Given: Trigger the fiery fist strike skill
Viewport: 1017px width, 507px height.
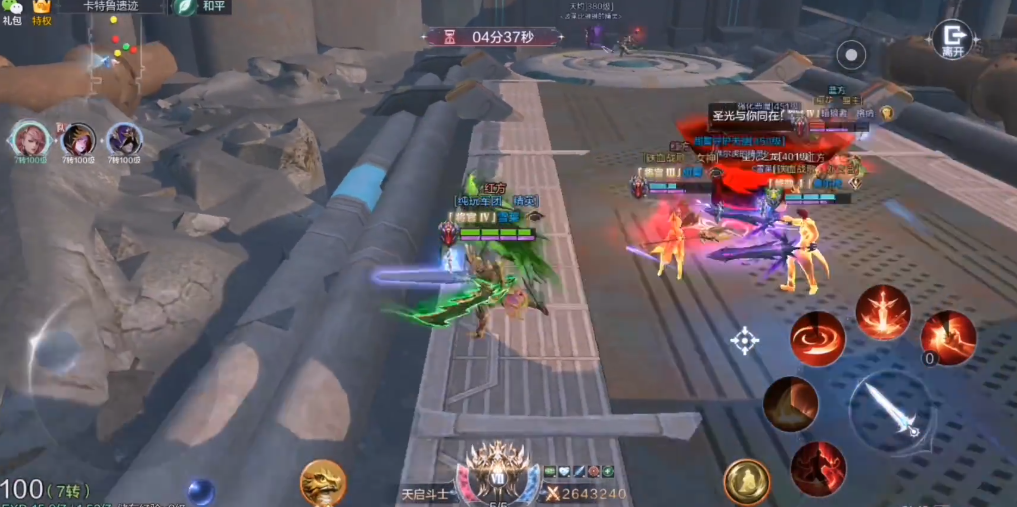Looking at the screenshot, I should [948, 337].
